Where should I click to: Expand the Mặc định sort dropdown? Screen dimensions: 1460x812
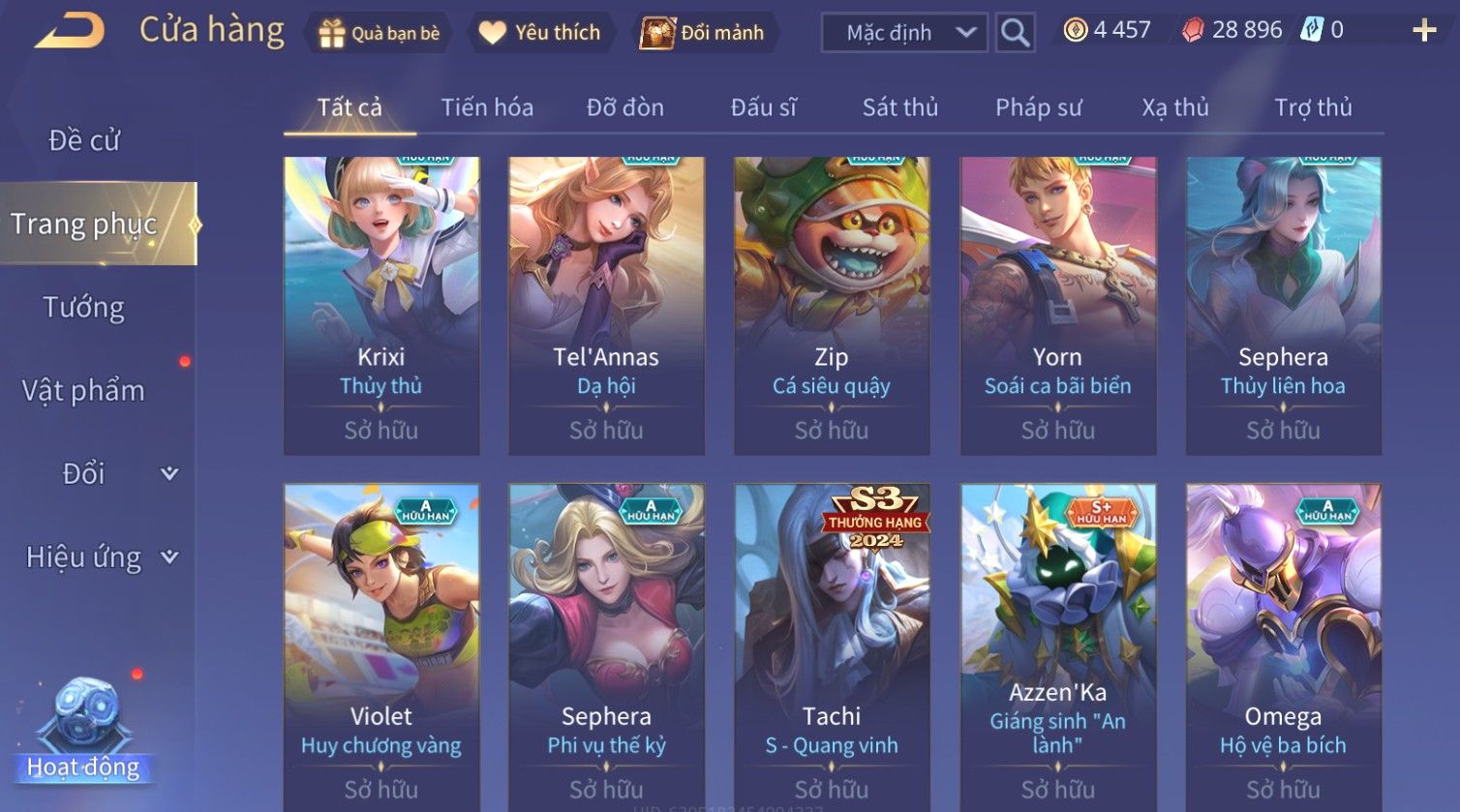pos(904,33)
